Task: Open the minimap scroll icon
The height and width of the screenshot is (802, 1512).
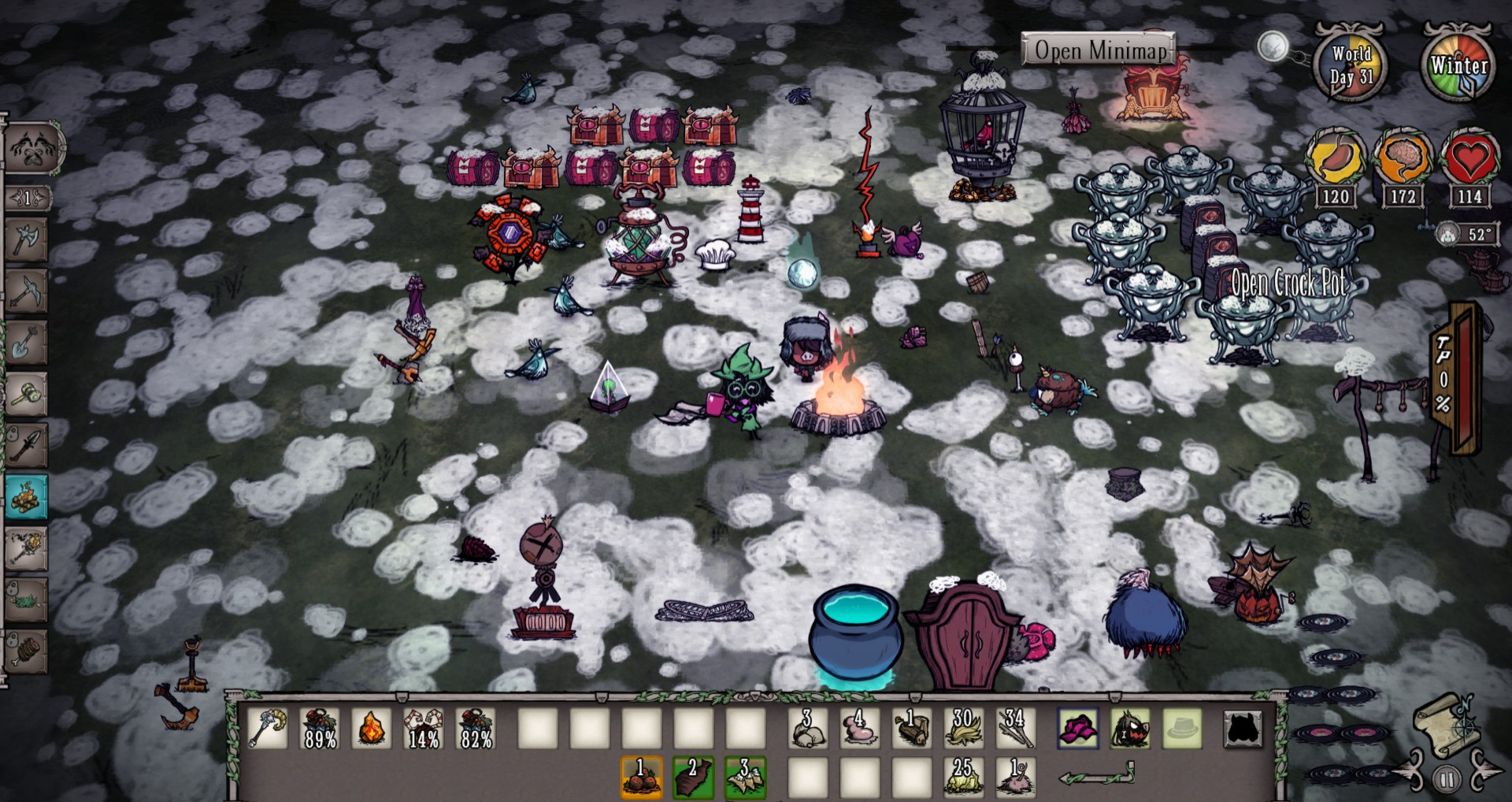Action: tap(1446, 725)
